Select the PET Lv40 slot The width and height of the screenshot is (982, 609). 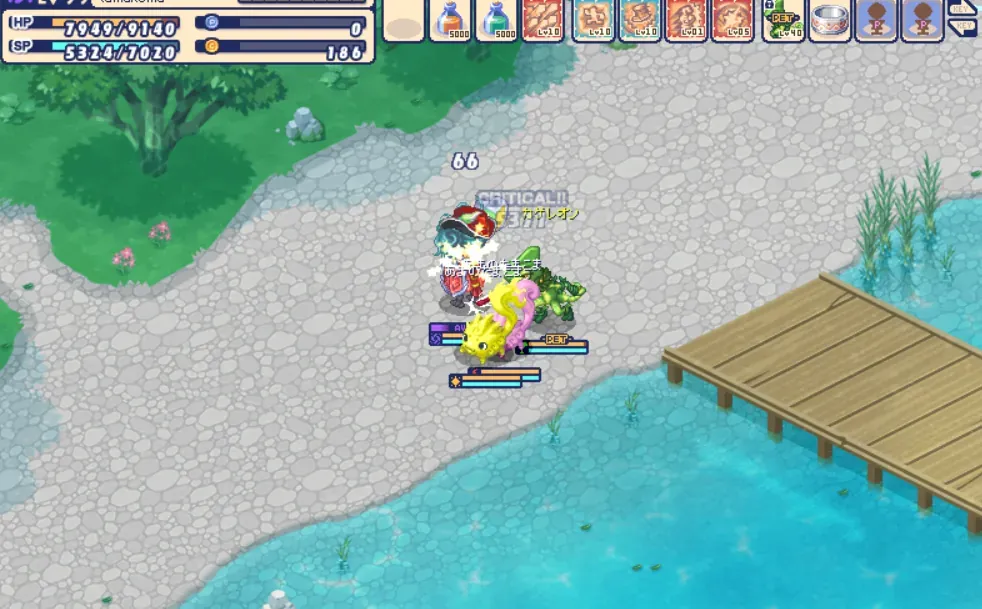pos(783,20)
